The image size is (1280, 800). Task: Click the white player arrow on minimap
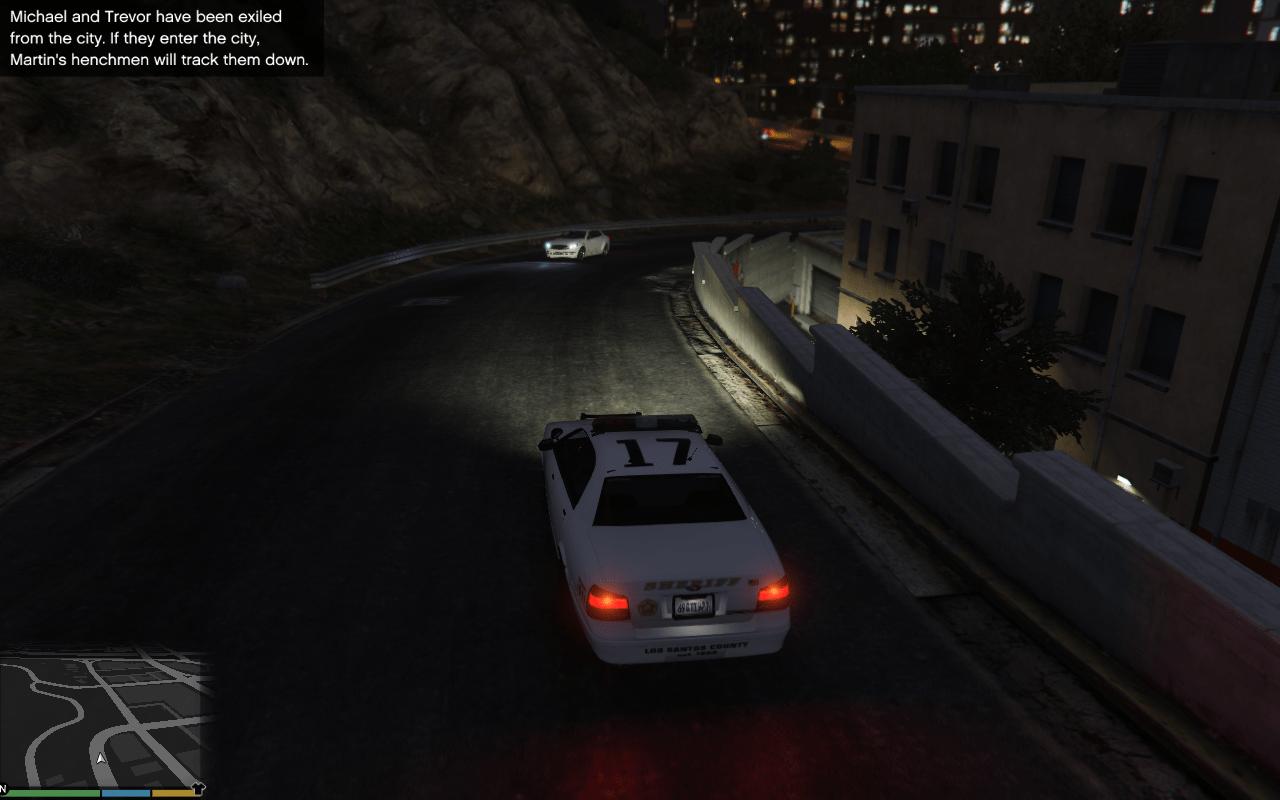tap(100, 759)
